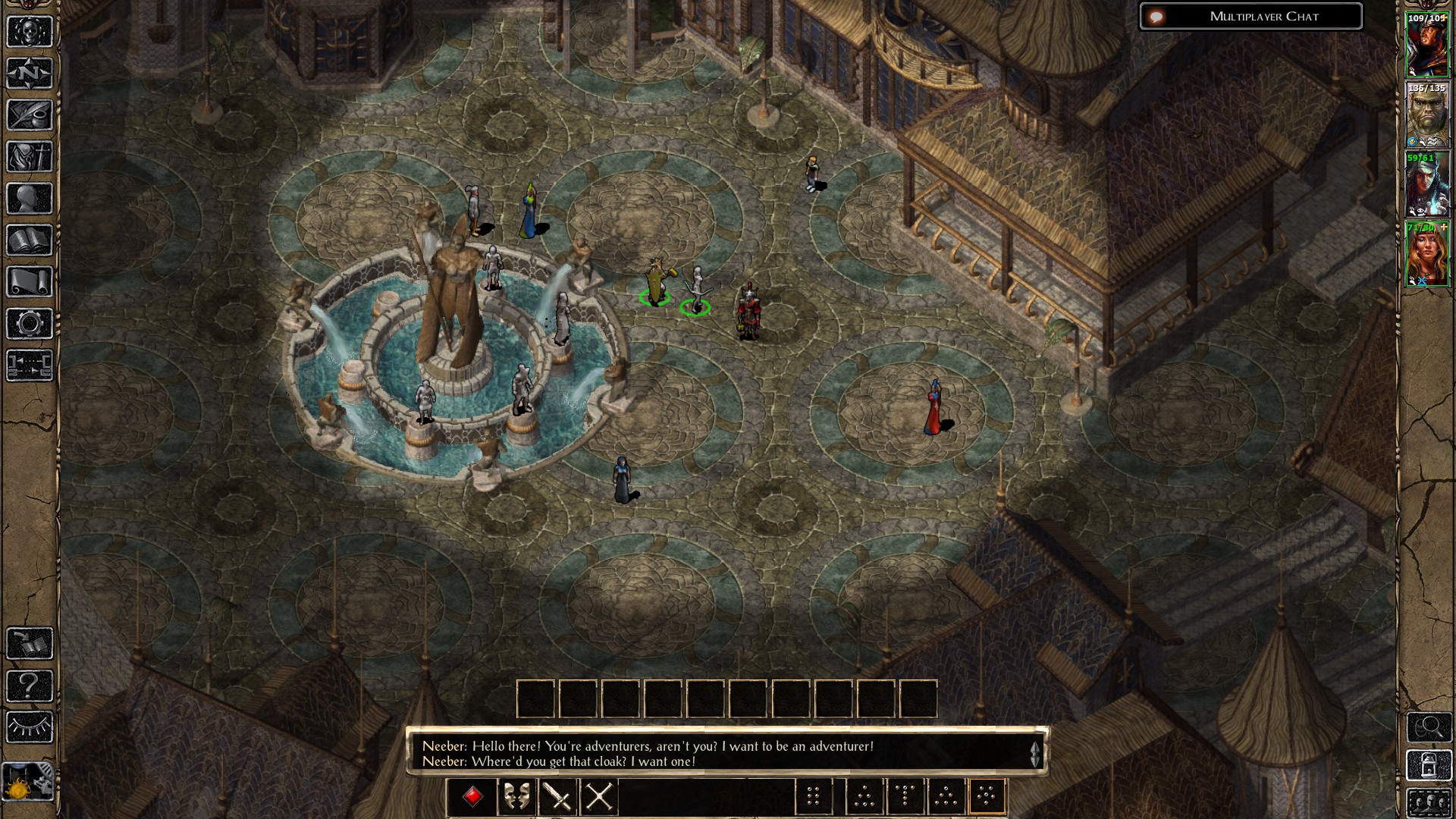Enable guard mode via the red gem
1456x819 pixels.
click(x=472, y=796)
